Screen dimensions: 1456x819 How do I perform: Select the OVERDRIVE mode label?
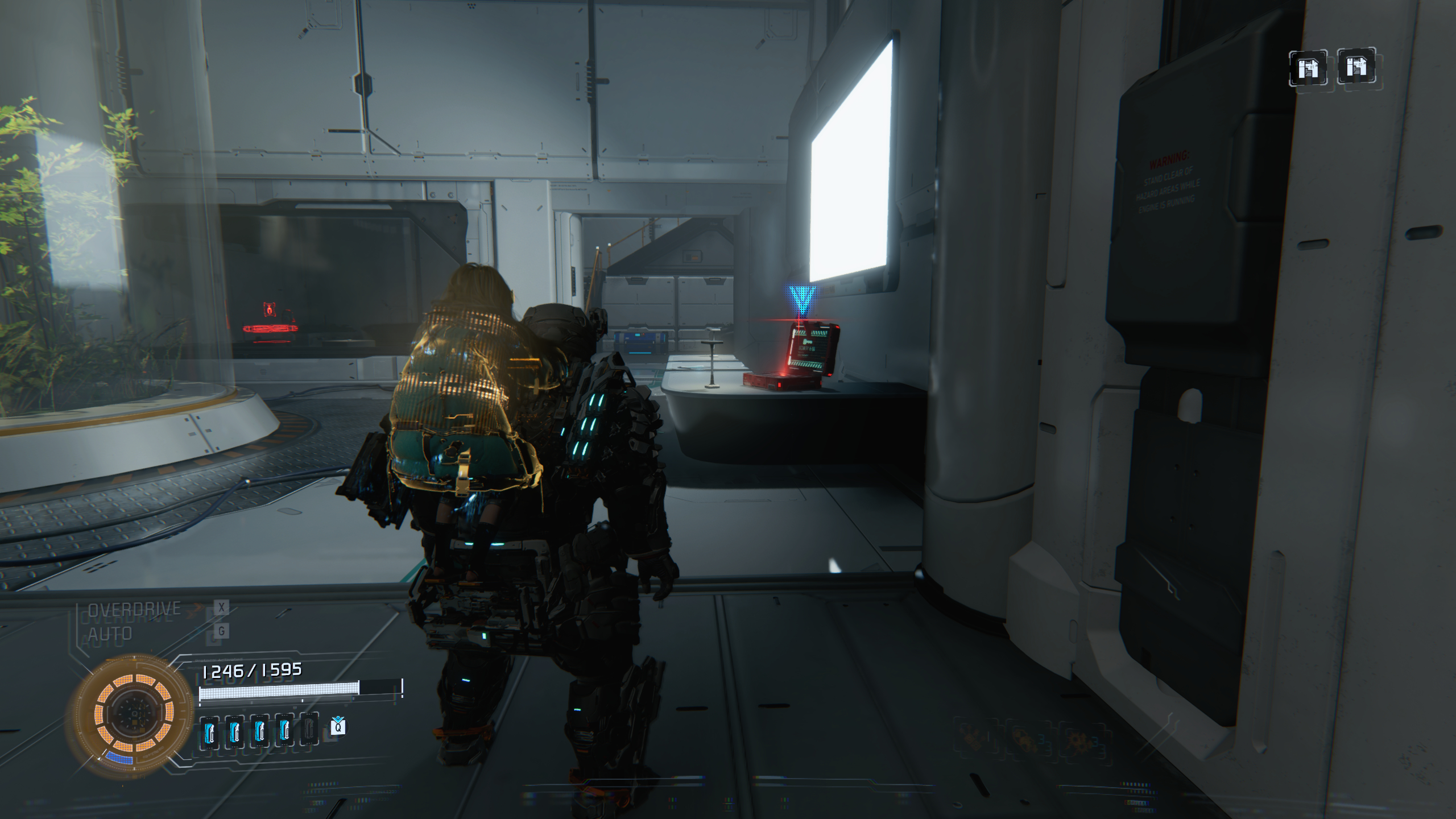(134, 609)
